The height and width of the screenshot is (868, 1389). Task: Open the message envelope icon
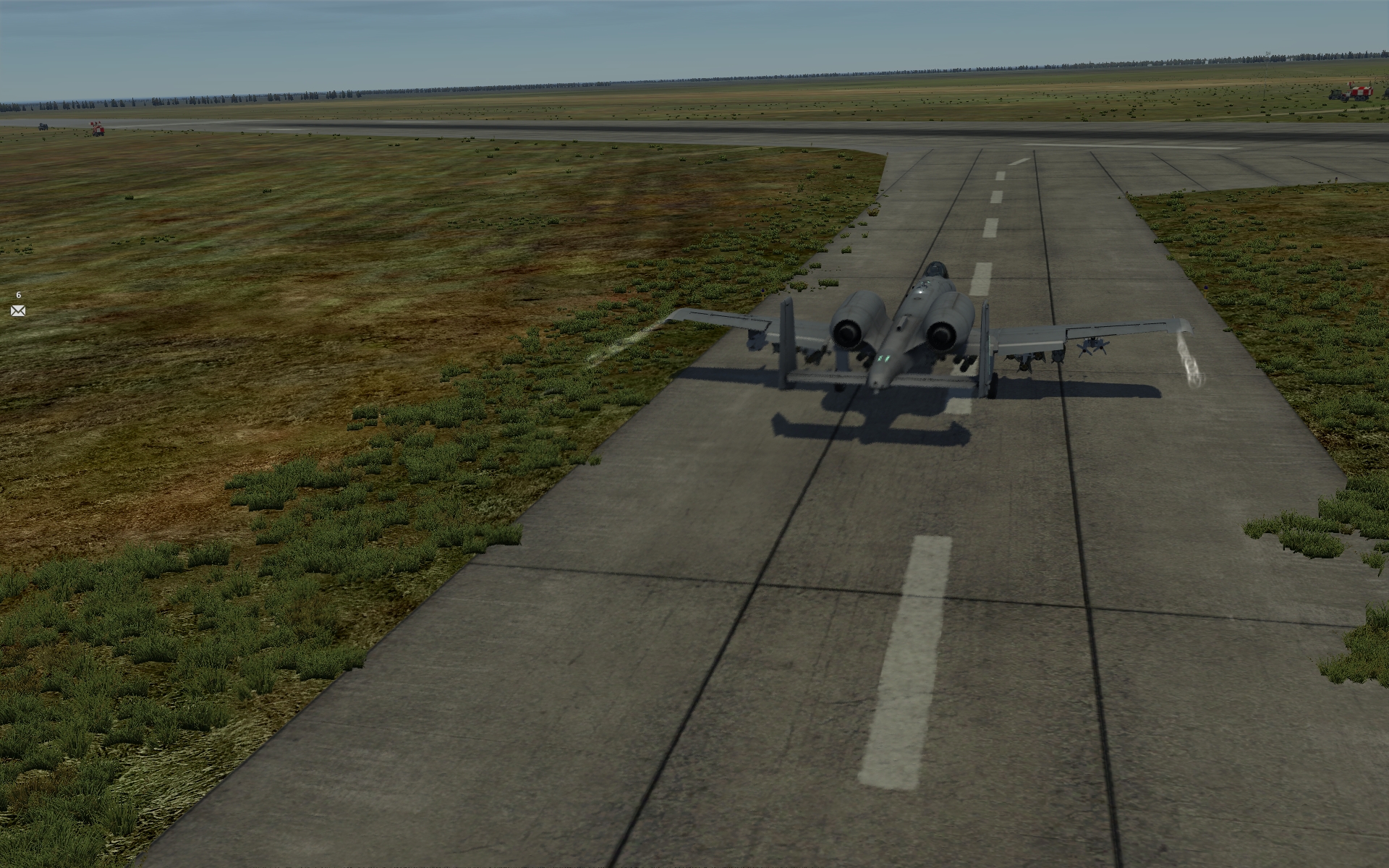pyautogui.click(x=18, y=310)
